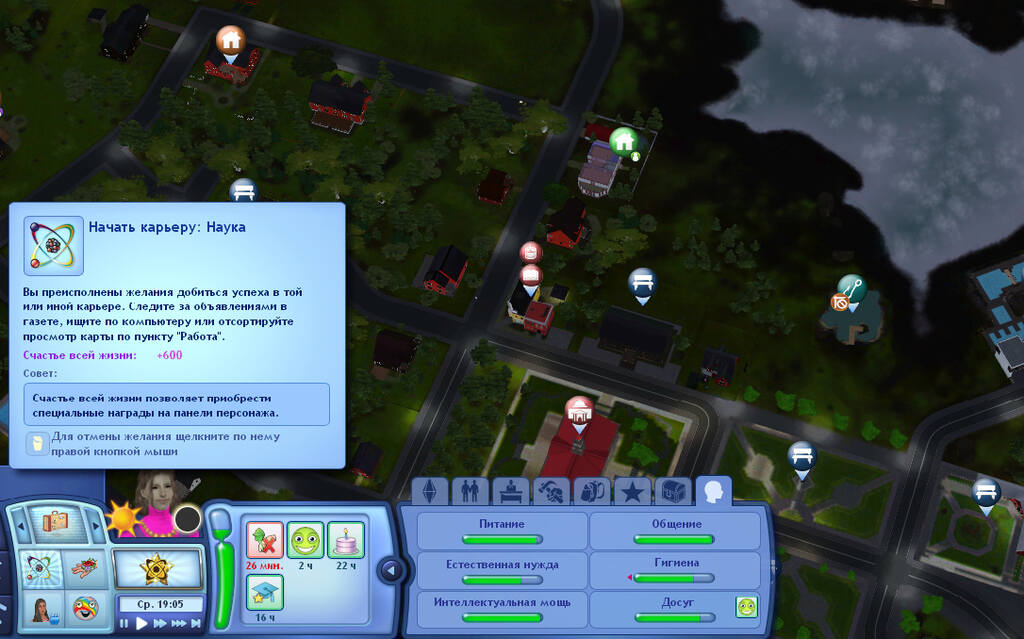Open the treasure chest tab
1024x639 pixels.
(672, 491)
